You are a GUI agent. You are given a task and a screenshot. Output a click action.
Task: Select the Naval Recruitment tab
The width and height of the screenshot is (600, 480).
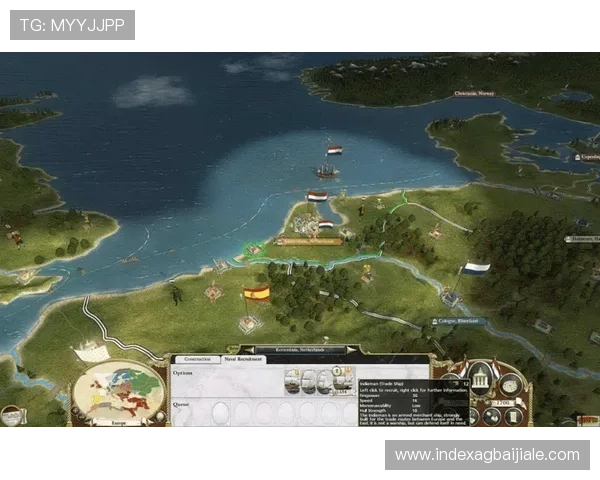(241, 358)
